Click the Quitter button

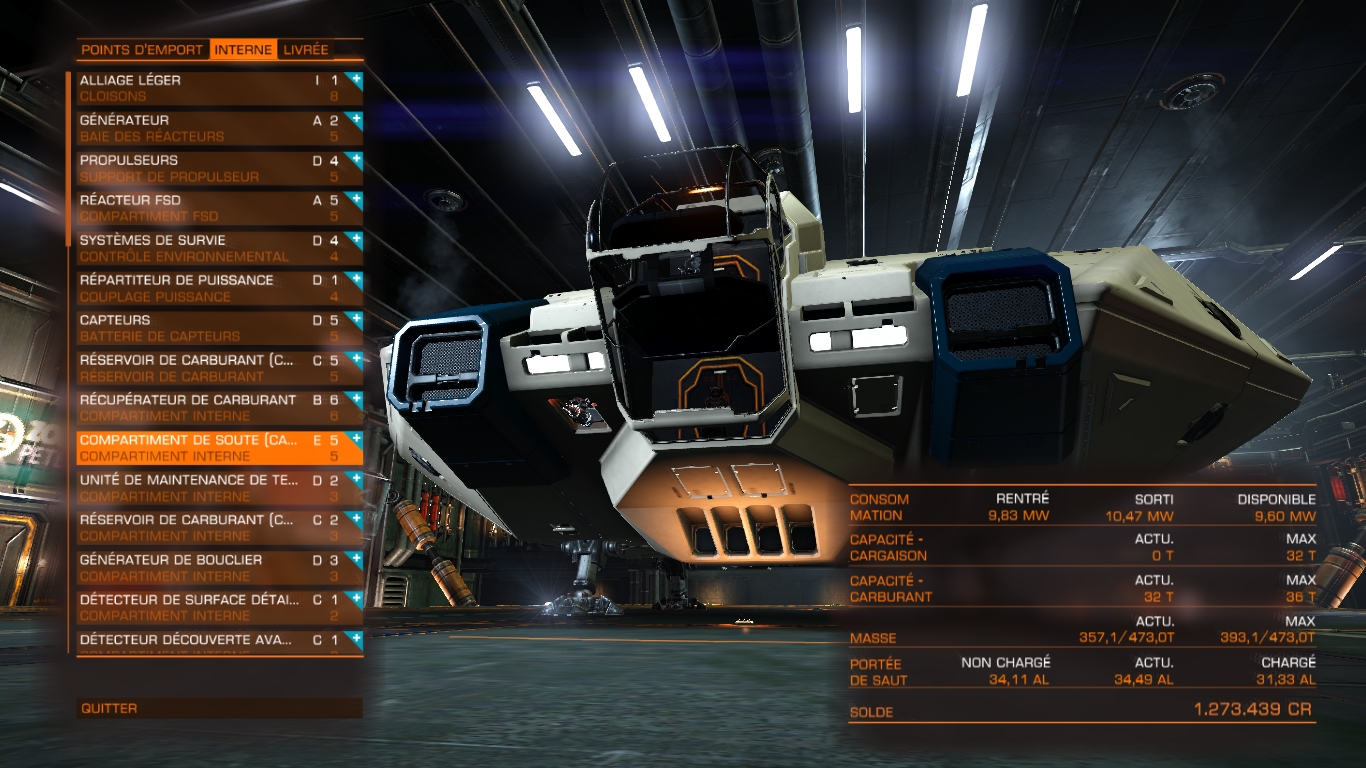pyautogui.click(x=219, y=708)
